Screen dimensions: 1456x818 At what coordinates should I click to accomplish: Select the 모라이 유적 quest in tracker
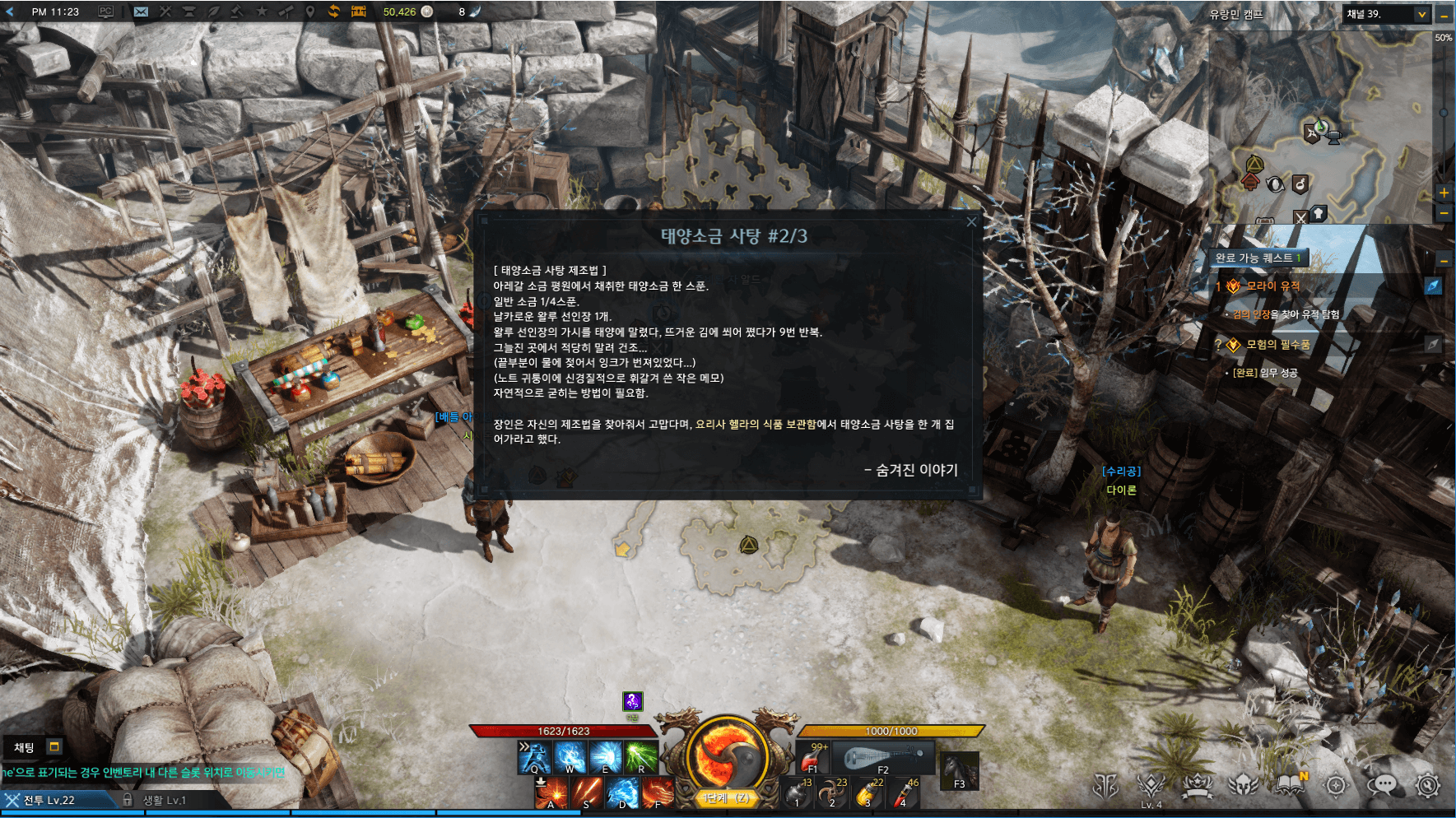click(1272, 286)
